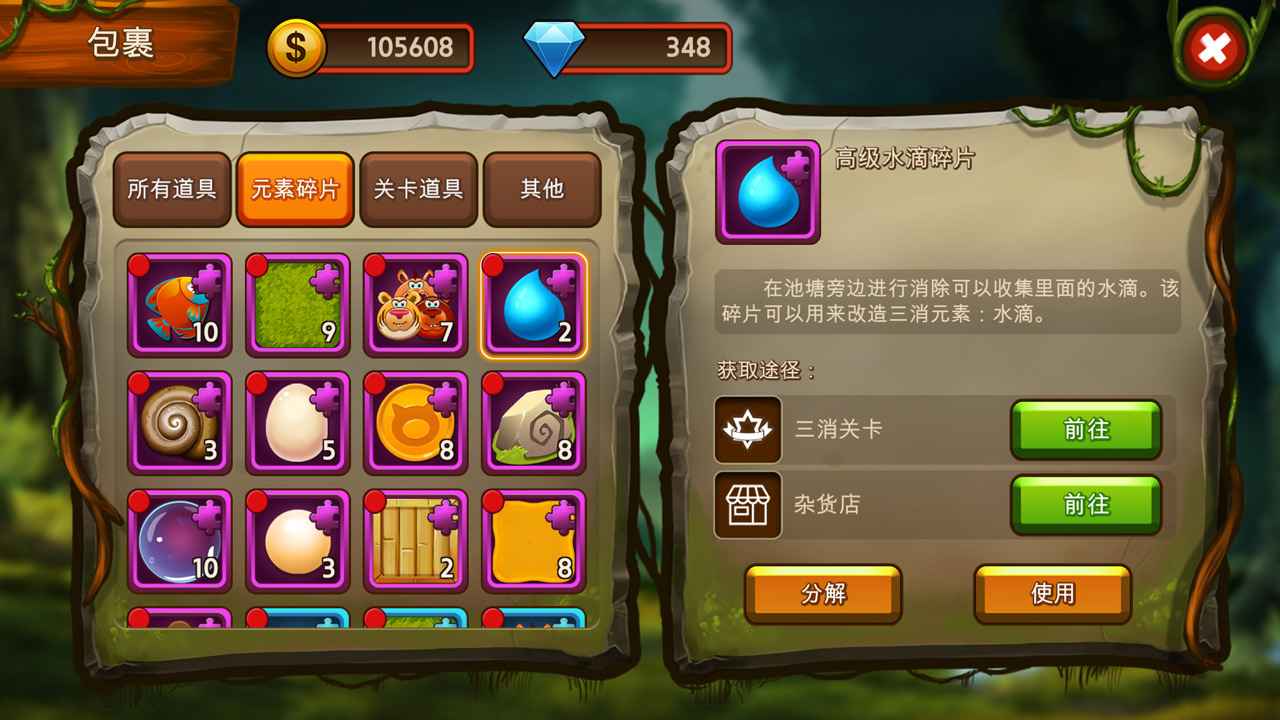Select the highlighted water drop fragment
Image resolution: width=1280 pixels, height=720 pixels.
(532, 303)
